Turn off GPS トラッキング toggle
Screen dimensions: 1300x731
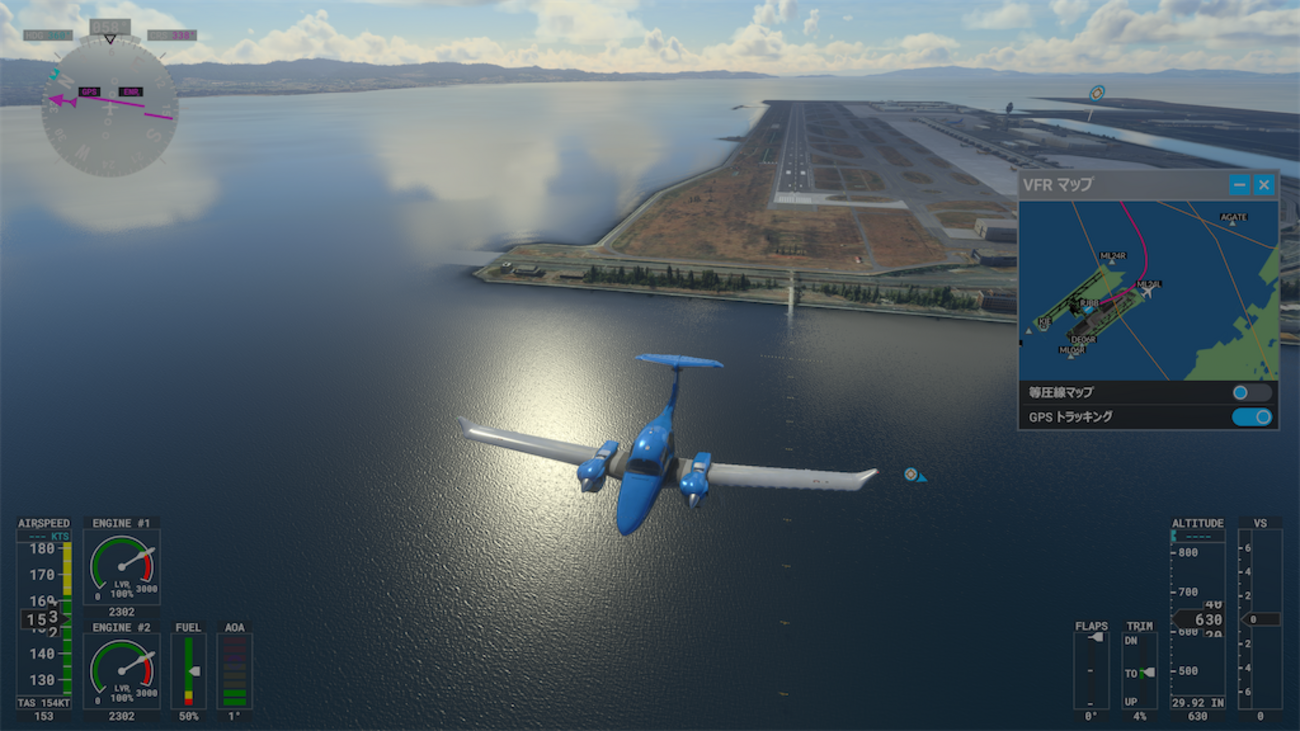pyautogui.click(x=1251, y=417)
